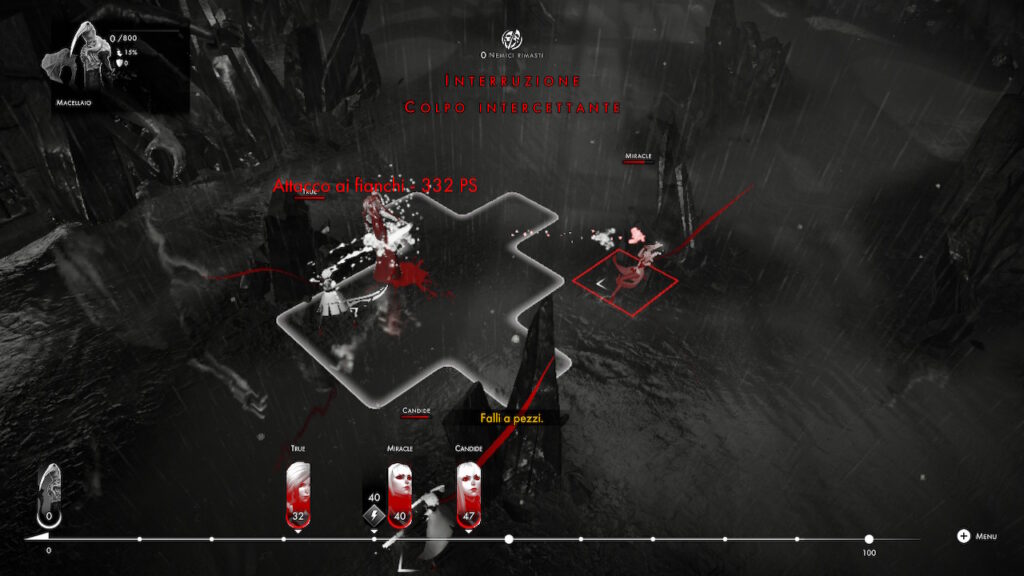Click the Macellaio timeline marker at initiative 0
Viewport: 1024px width, 576px height.
point(48,496)
